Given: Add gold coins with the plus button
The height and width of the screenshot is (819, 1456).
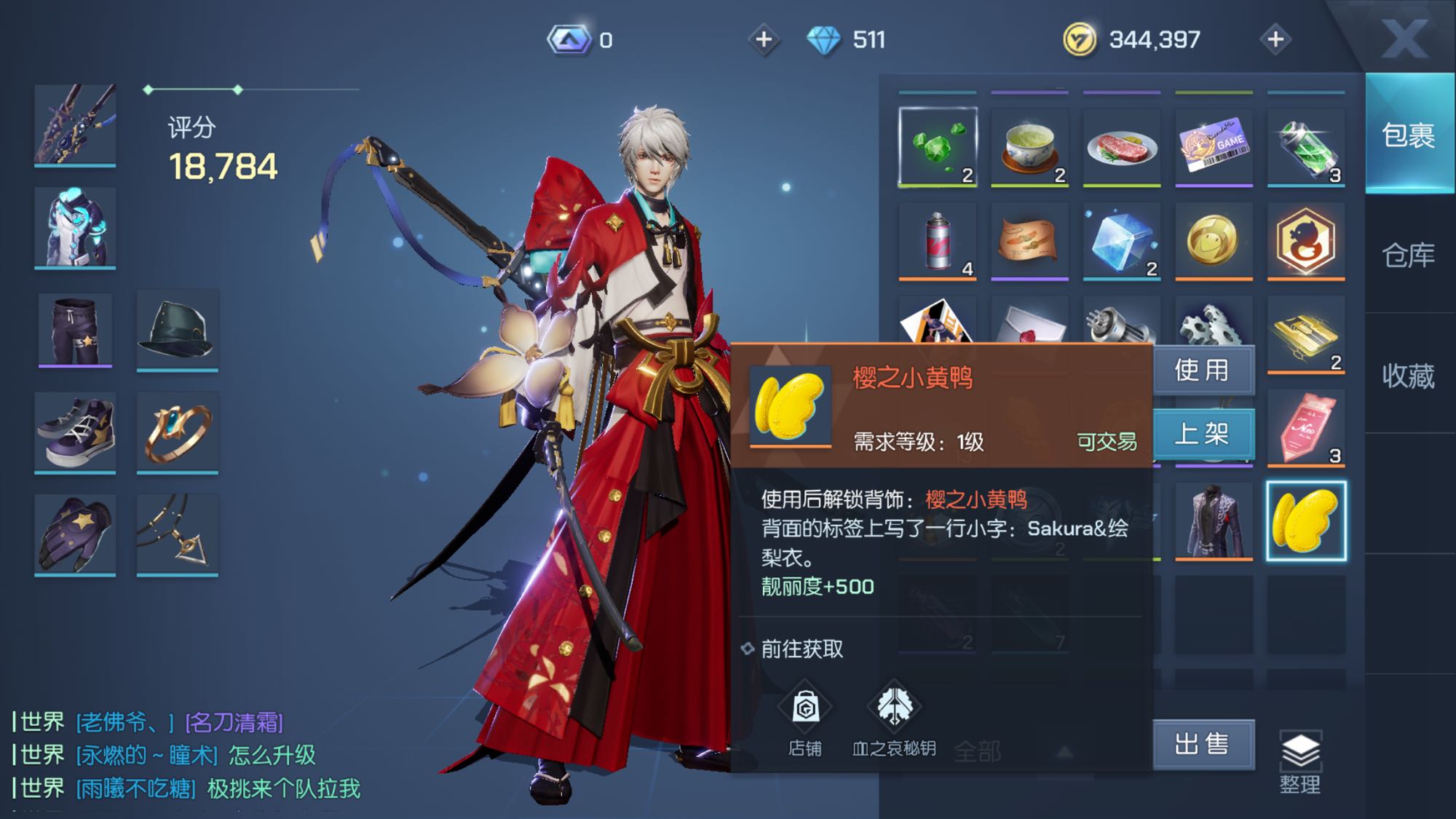Looking at the screenshot, I should coord(1275,39).
